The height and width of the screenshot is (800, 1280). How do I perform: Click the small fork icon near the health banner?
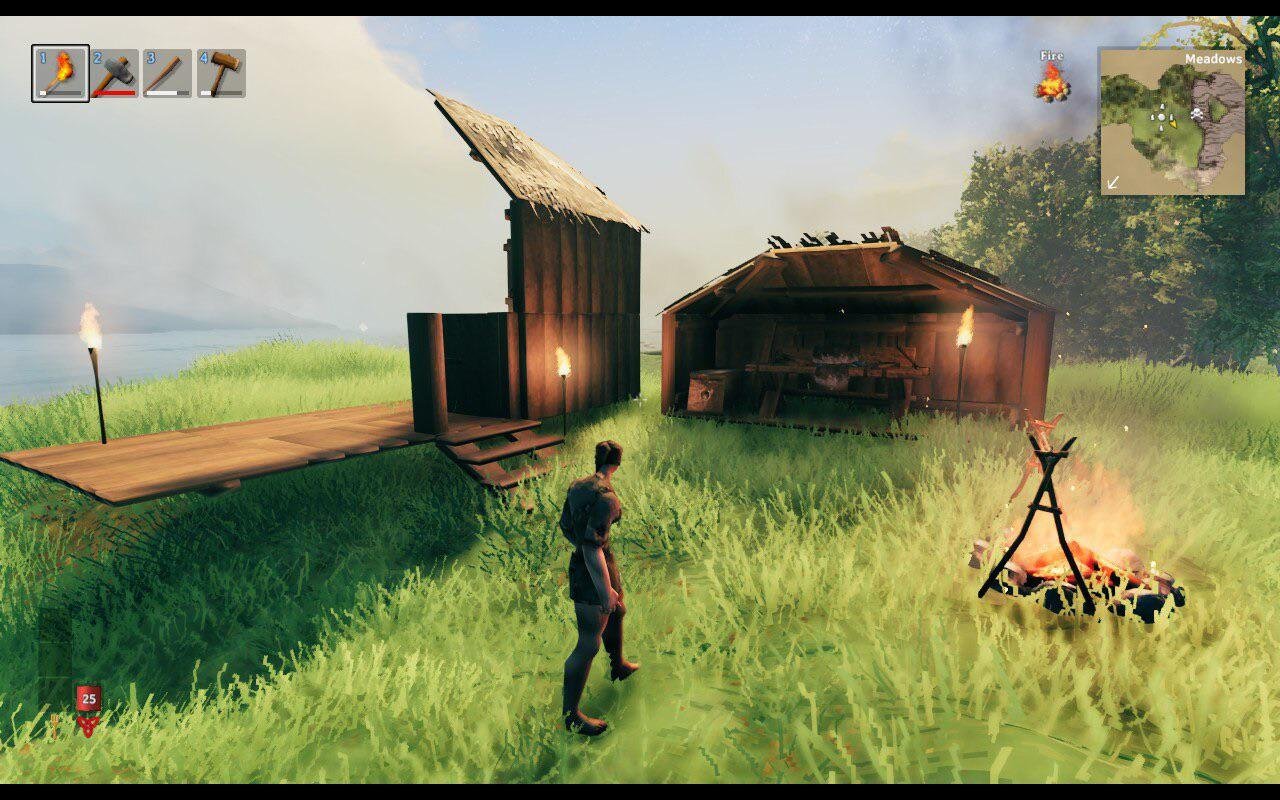point(55,723)
